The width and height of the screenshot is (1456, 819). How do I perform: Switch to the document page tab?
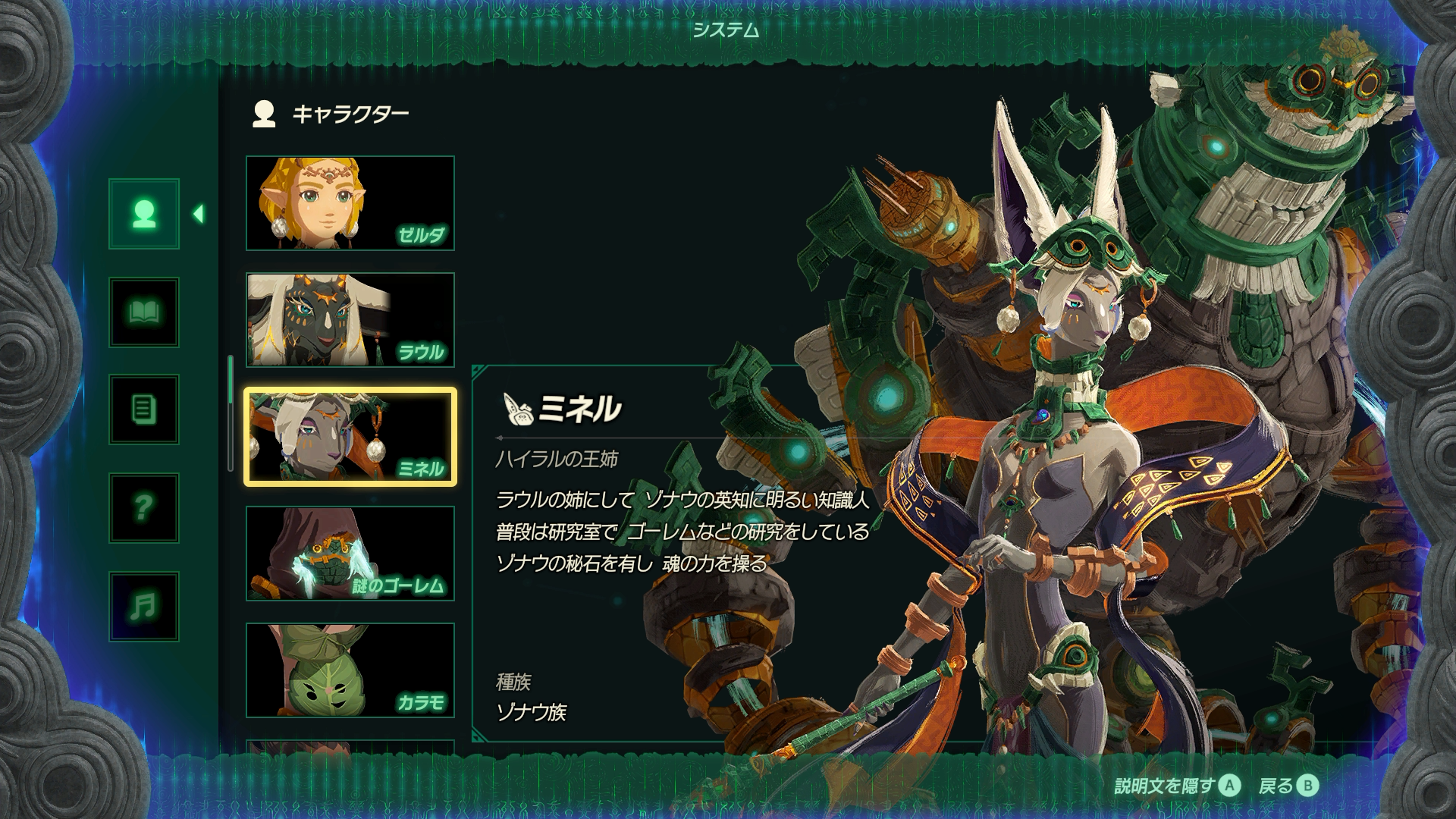pyautogui.click(x=144, y=410)
